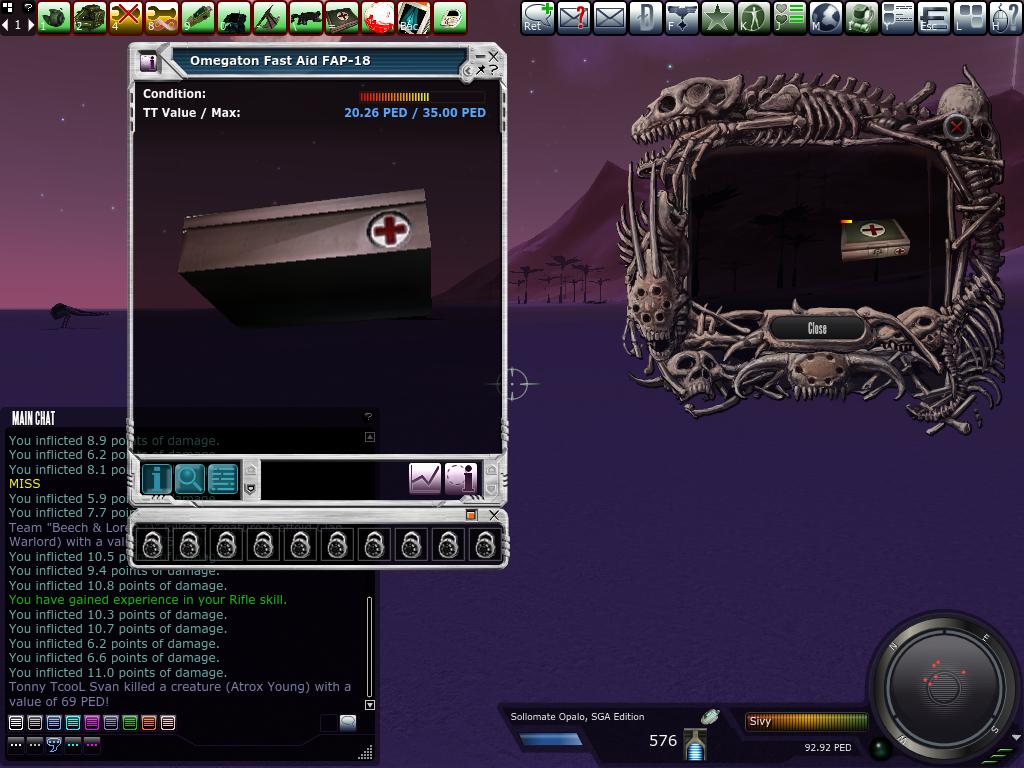This screenshot has height=768, width=1024.
Task: Open the friends list hearts icon
Action: (790, 17)
